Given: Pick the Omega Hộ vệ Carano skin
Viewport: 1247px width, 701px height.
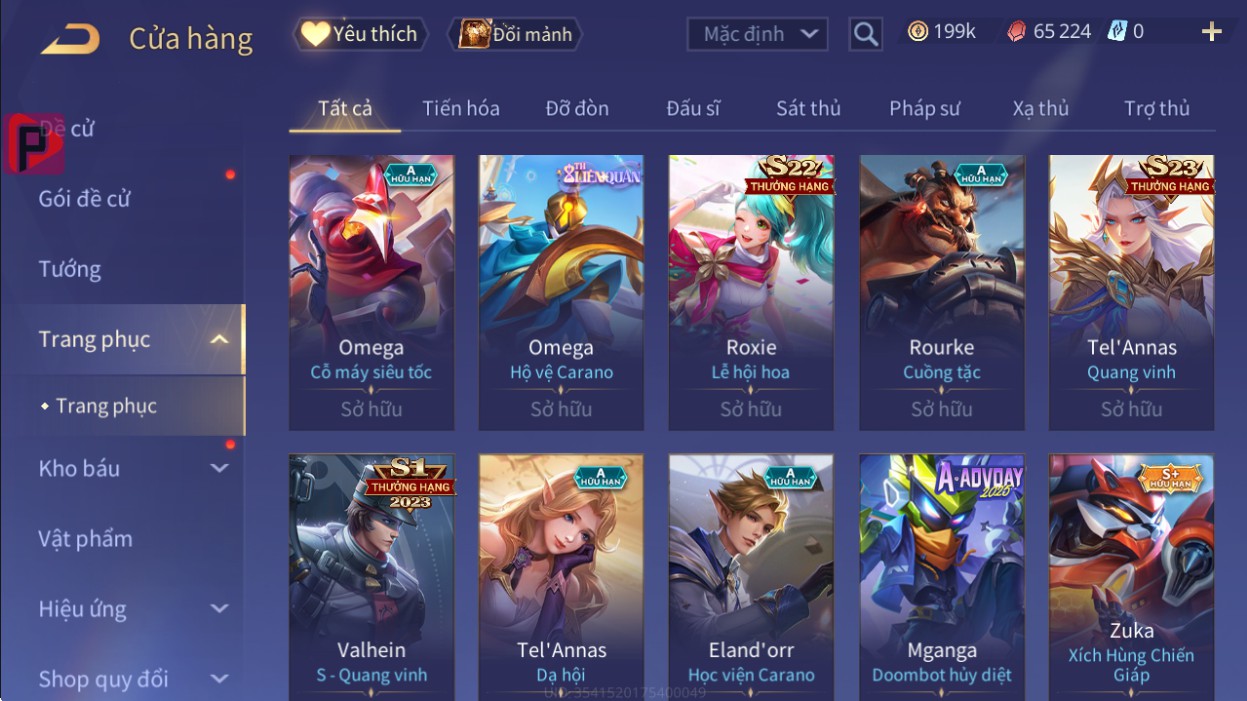Looking at the screenshot, I should click(x=561, y=292).
